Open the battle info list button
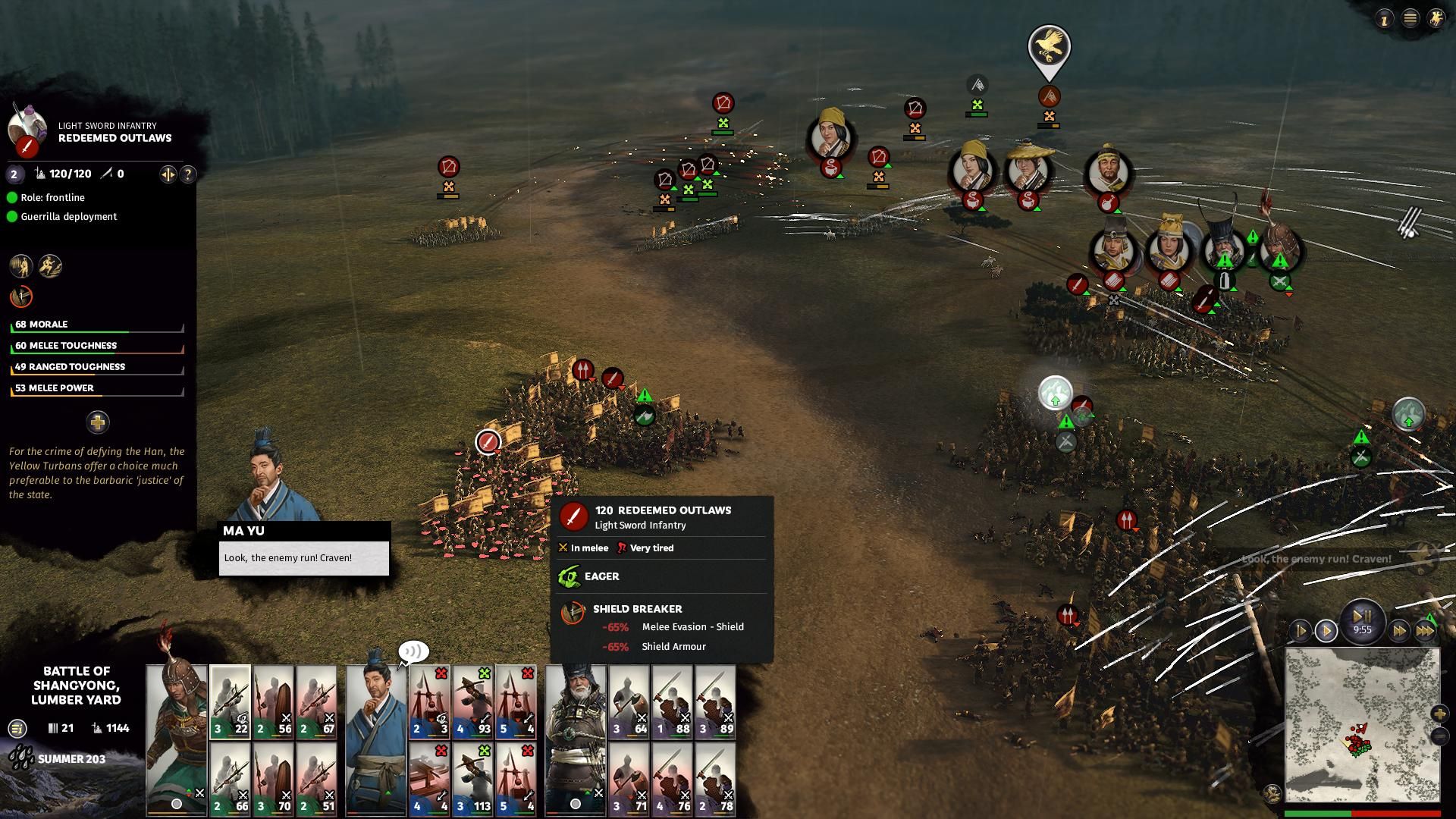Image resolution: width=1456 pixels, height=819 pixels. 17,729
